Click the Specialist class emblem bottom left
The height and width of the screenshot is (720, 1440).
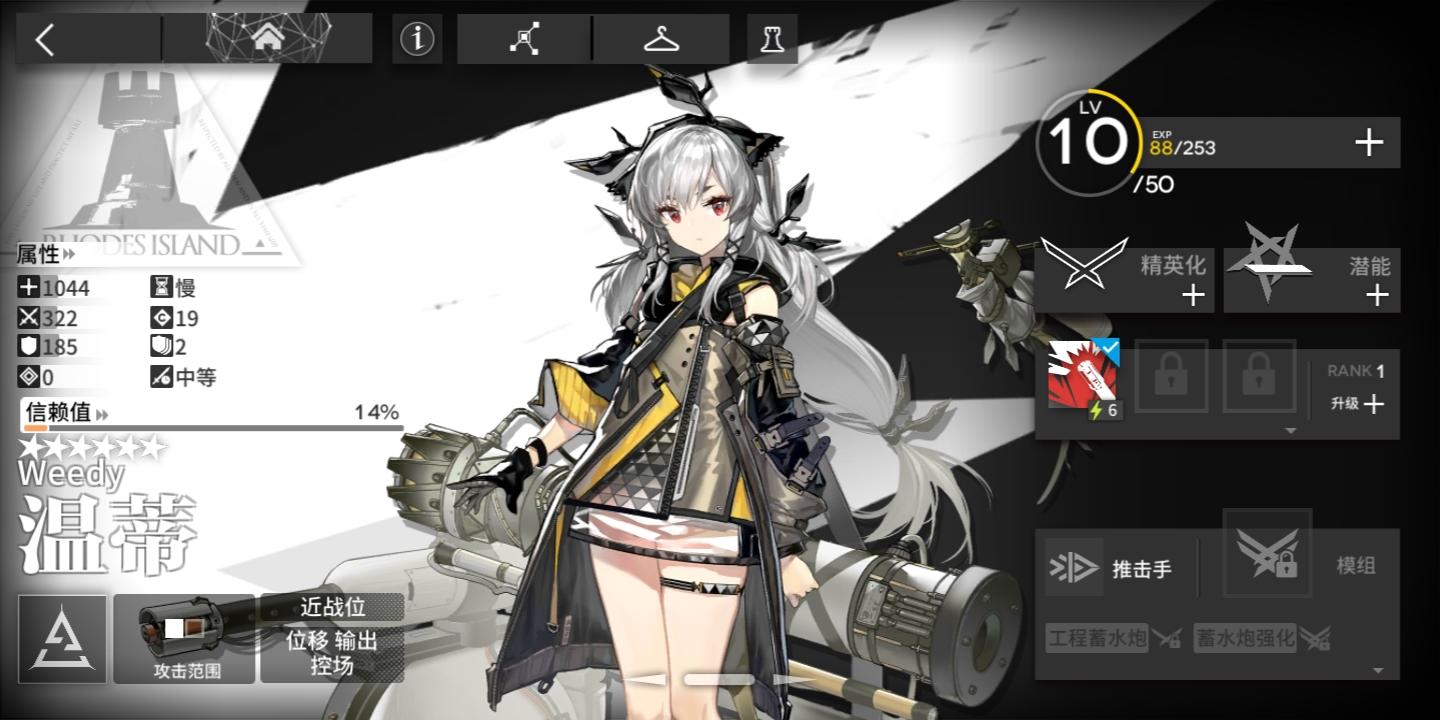62,638
